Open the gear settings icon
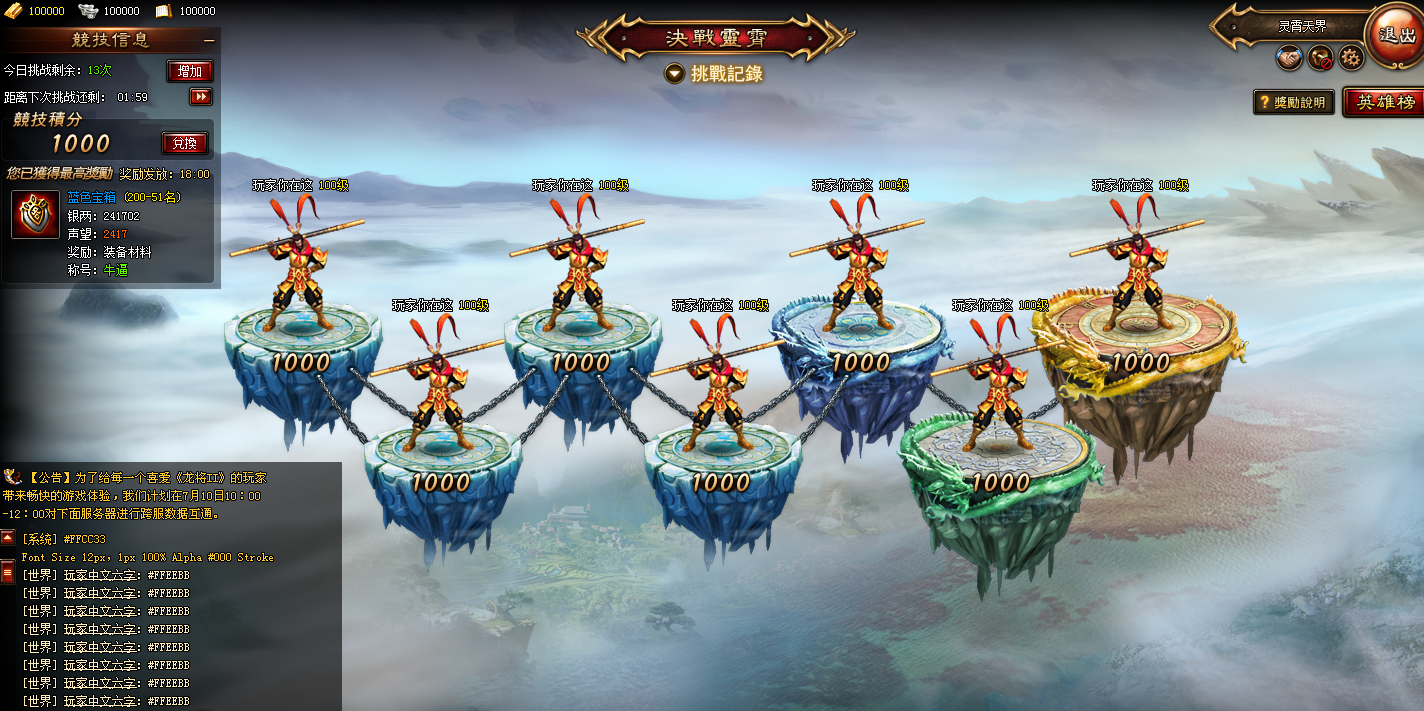1424x711 pixels. [1351, 58]
